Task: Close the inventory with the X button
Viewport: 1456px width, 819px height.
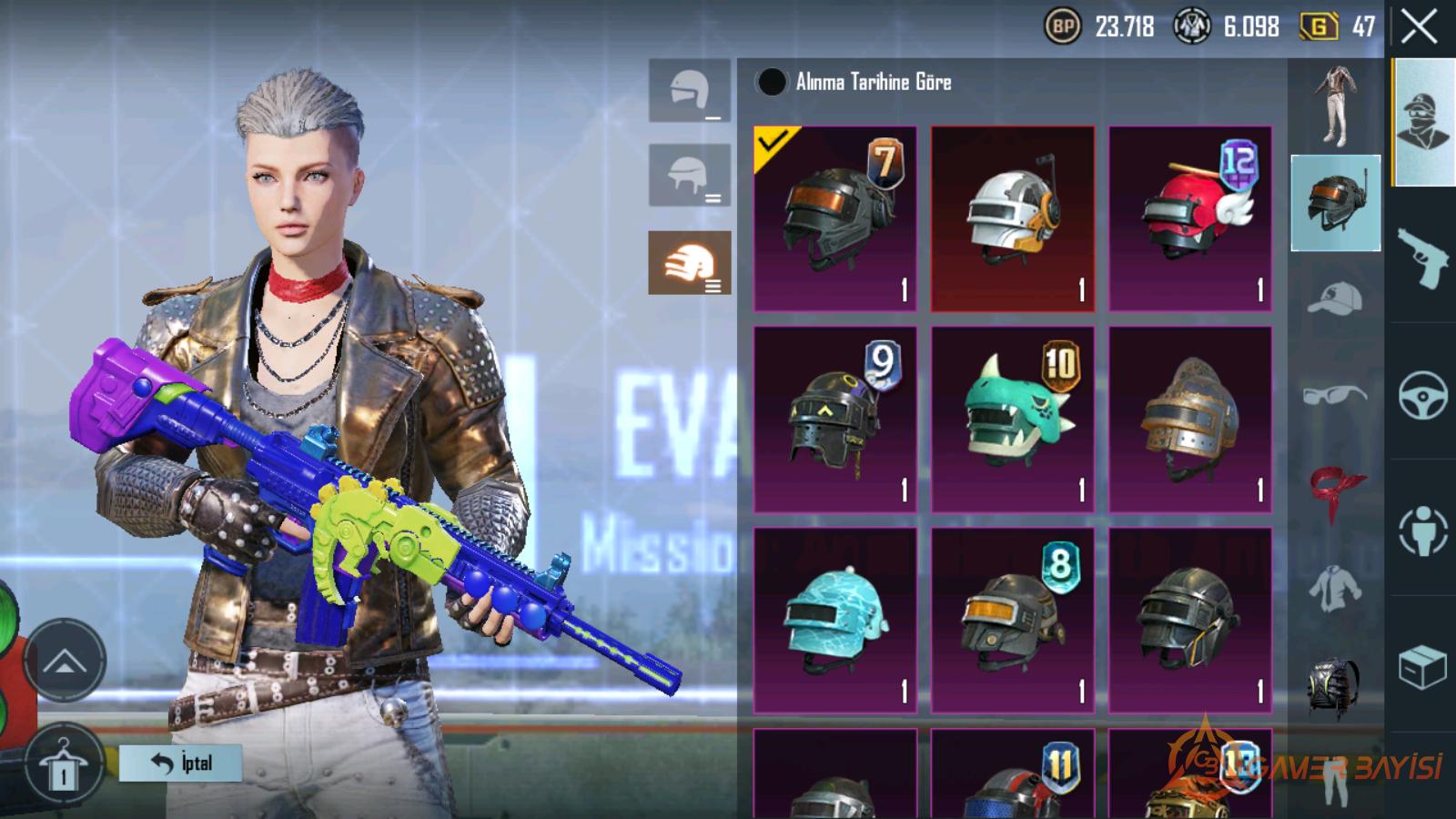Action: (1419, 27)
